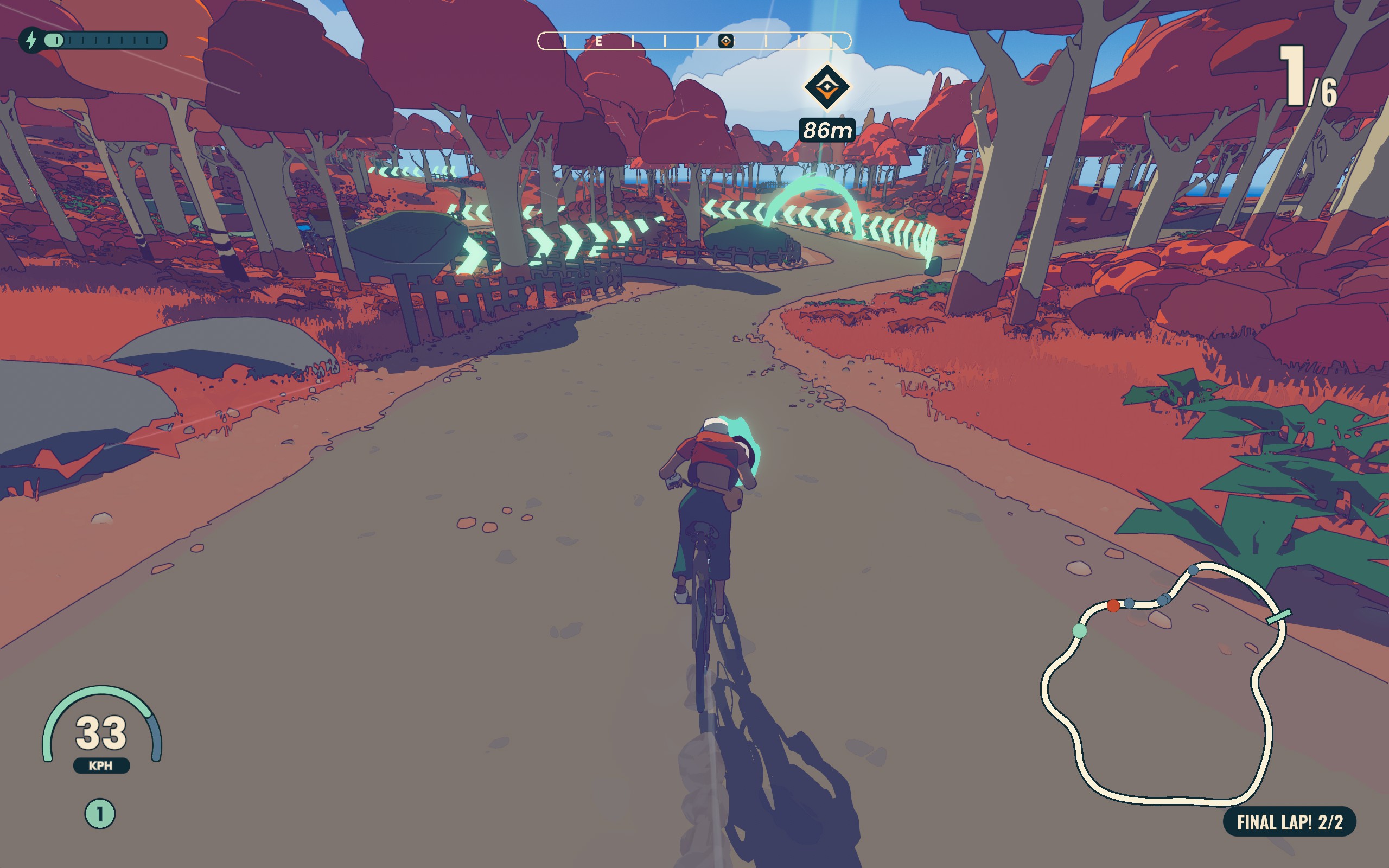Click the circular track minimap
1389x868 pixels.
click(x=1162, y=683)
